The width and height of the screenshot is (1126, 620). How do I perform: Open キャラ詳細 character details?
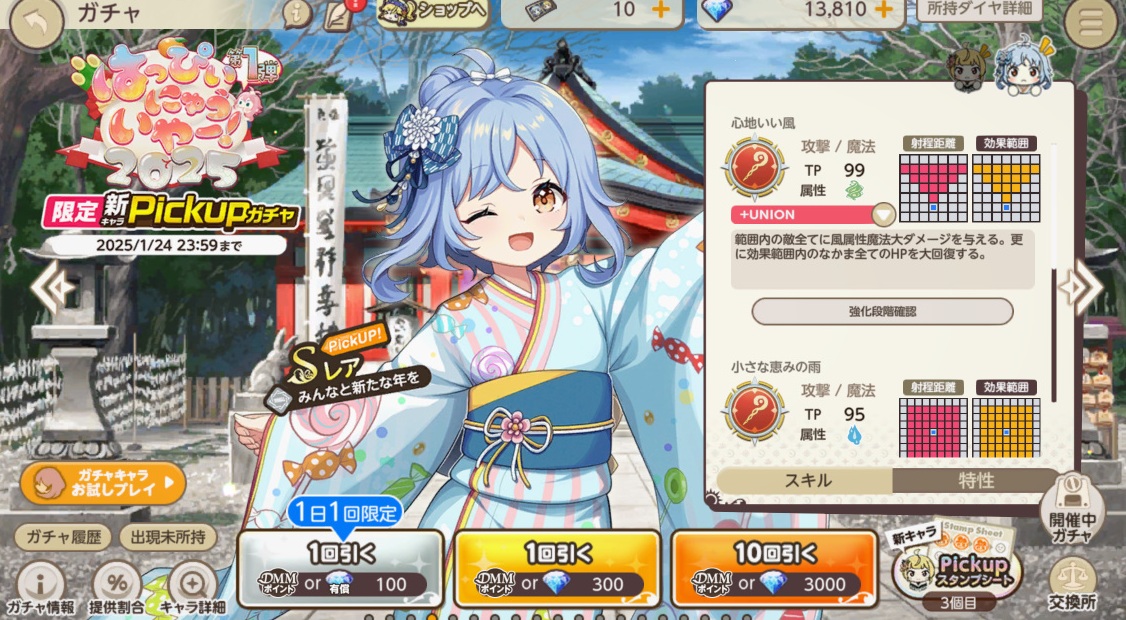point(191,588)
